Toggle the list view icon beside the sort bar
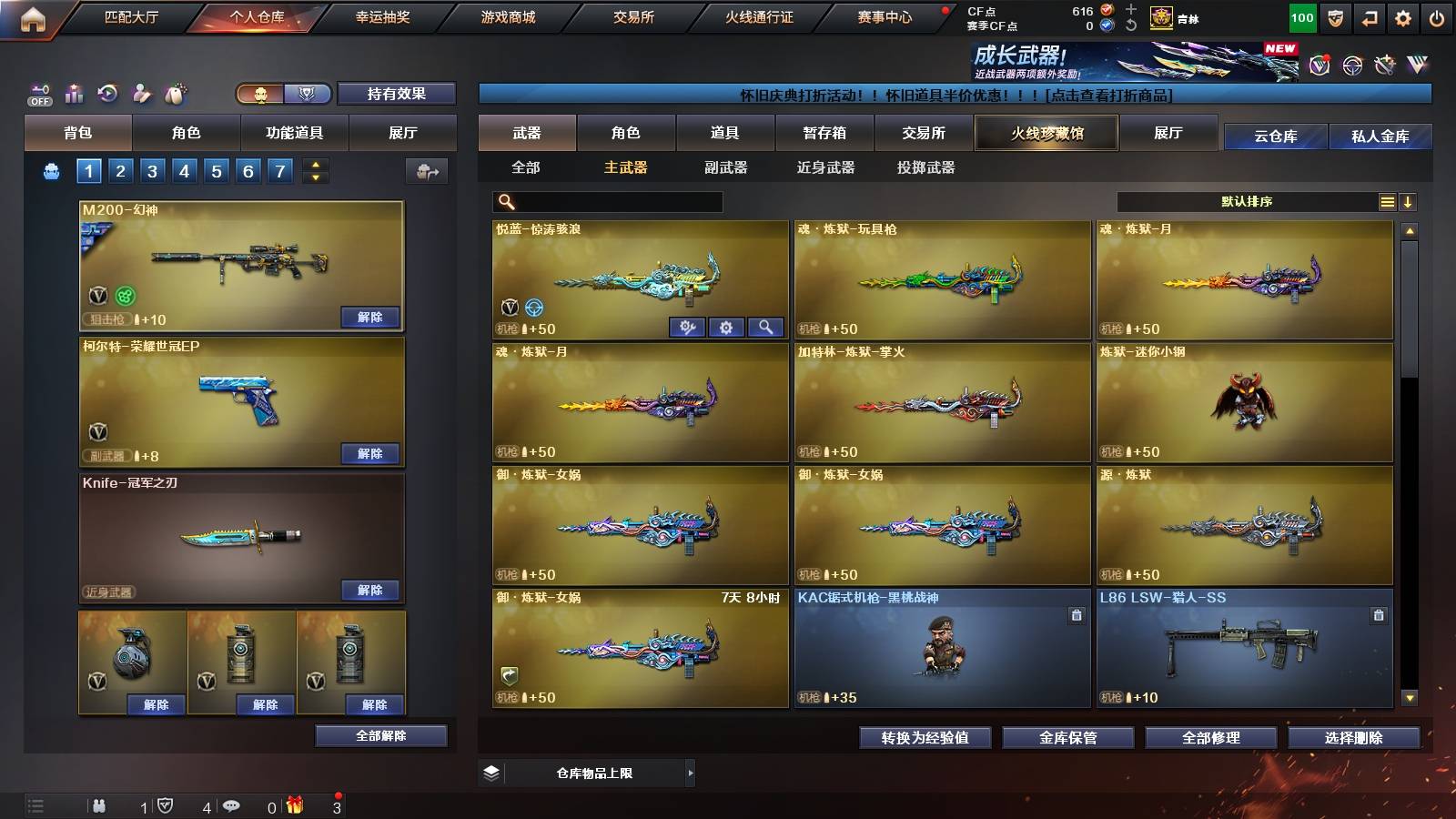The width and height of the screenshot is (1456, 819). (1385, 201)
